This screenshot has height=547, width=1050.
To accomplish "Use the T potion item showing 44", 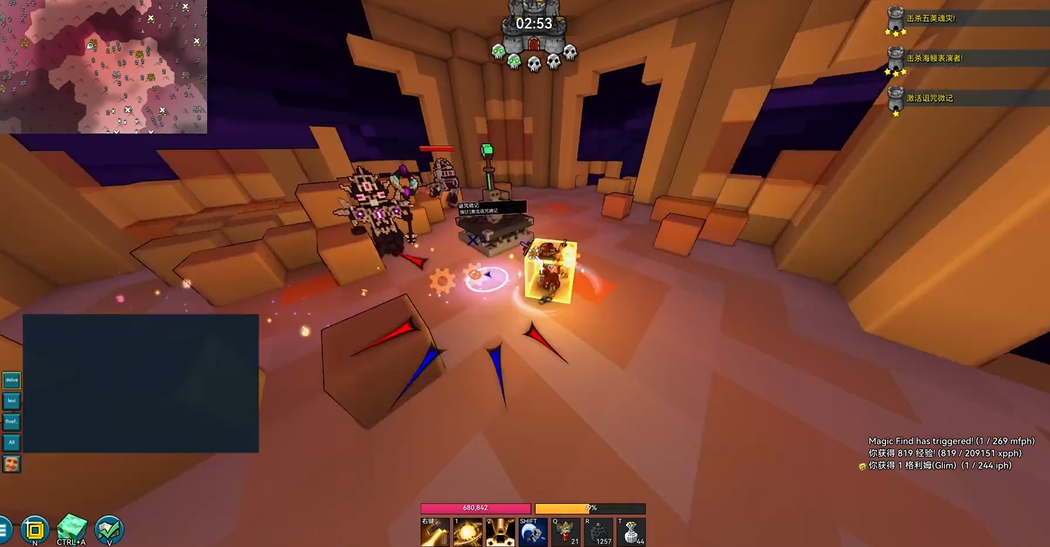I will pos(630,532).
